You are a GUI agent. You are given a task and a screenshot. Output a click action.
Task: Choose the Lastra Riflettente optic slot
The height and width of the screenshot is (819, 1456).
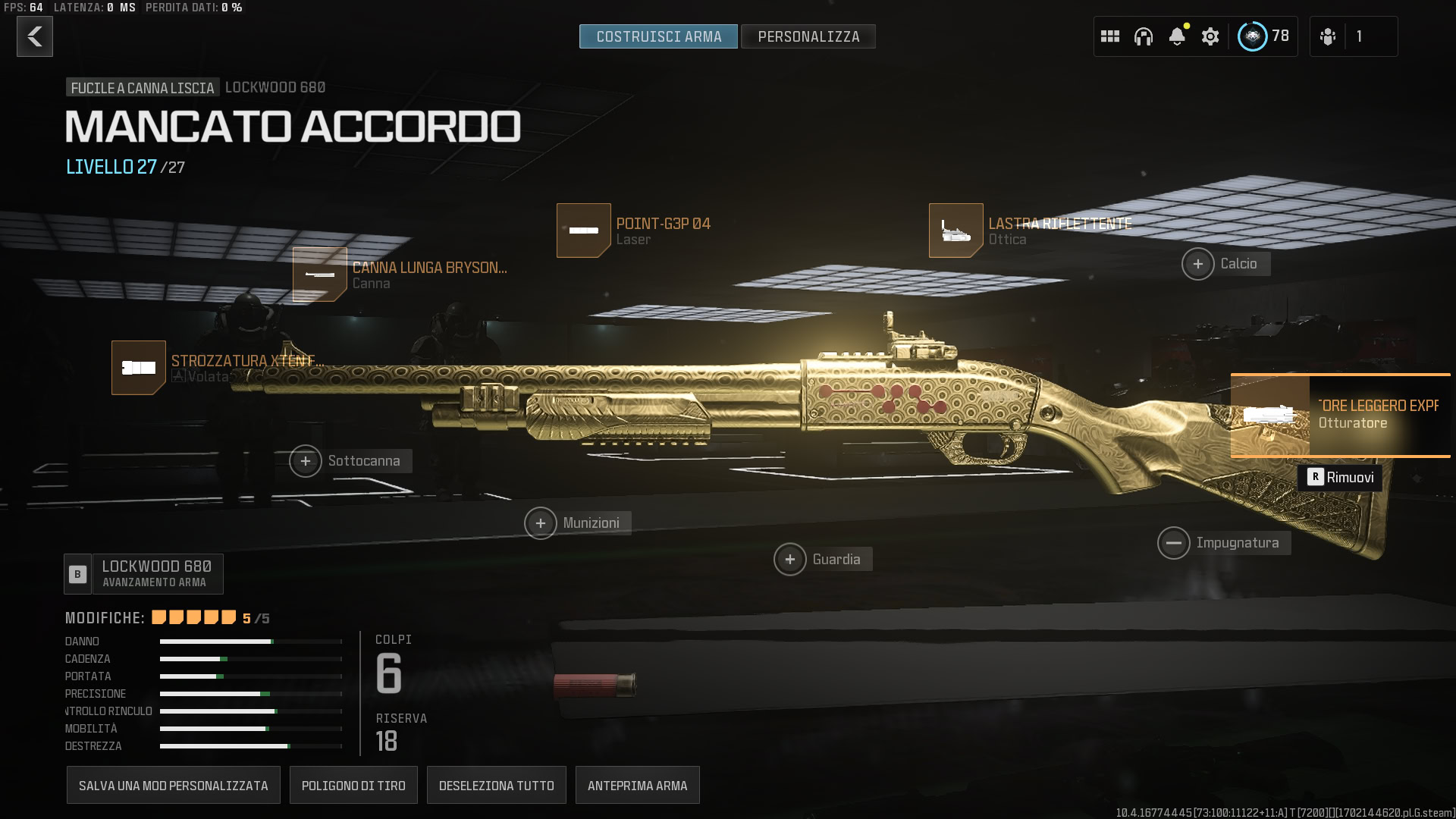(x=956, y=231)
